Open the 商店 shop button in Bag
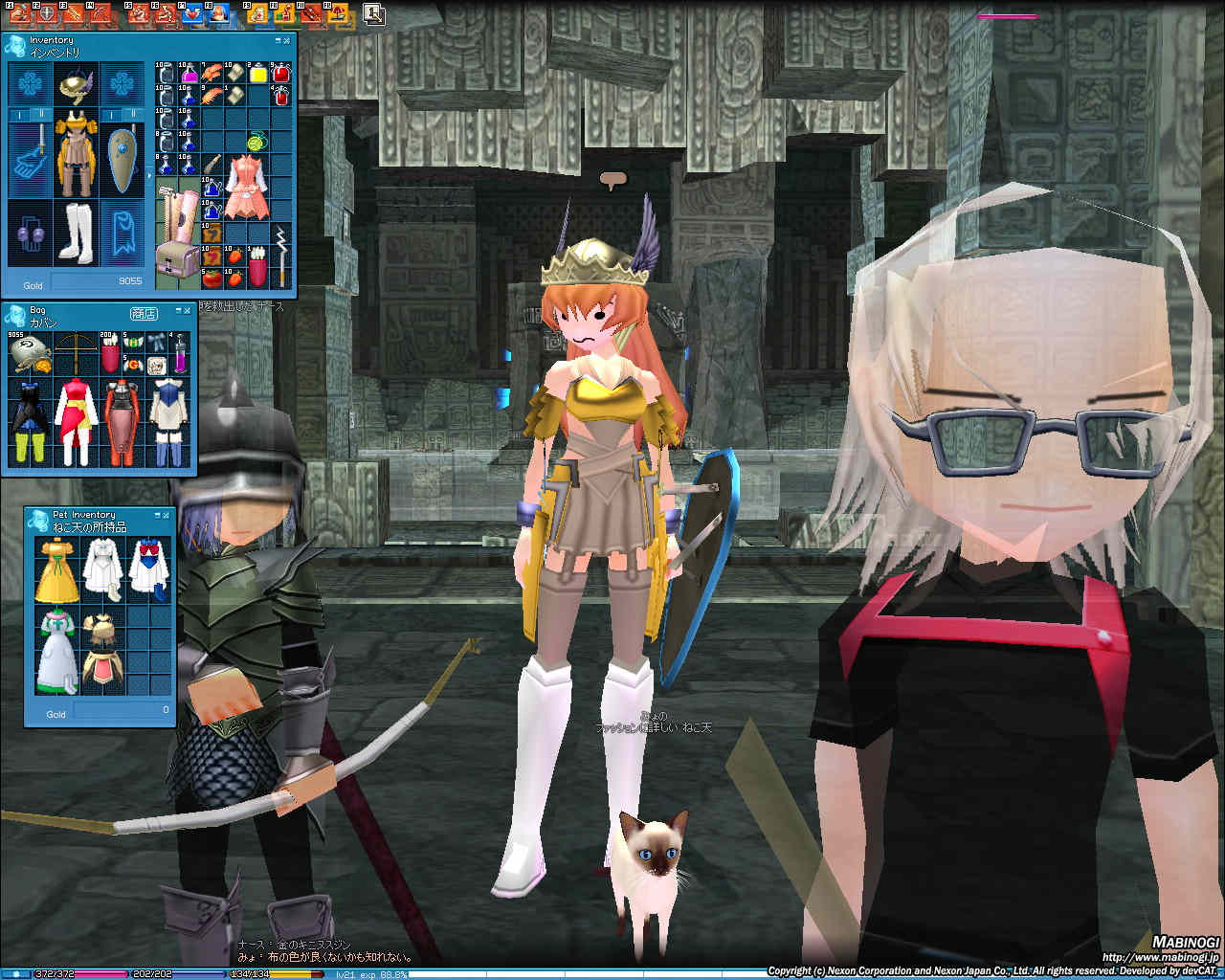 coord(144,314)
